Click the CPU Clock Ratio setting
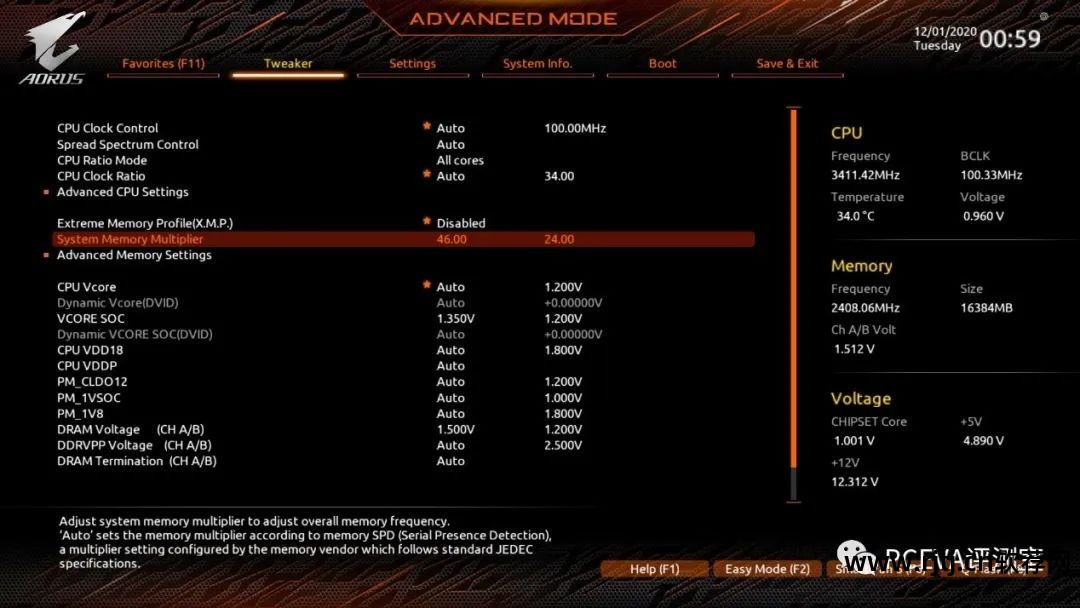 pyautogui.click(x=101, y=176)
